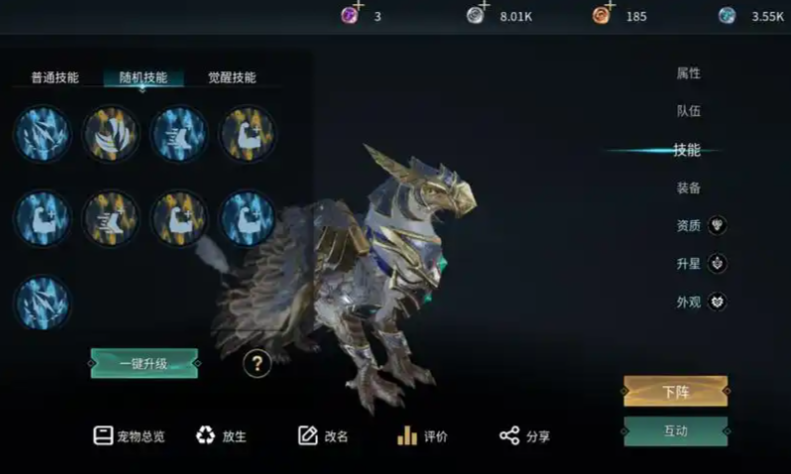Open the 觉醒技能 tab
Screen dimensions: 791x474
[x=232, y=77]
